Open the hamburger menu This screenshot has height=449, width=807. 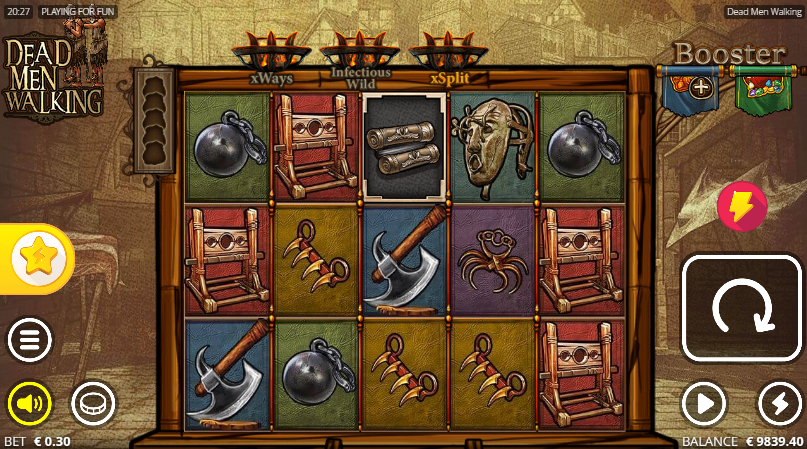coord(30,341)
